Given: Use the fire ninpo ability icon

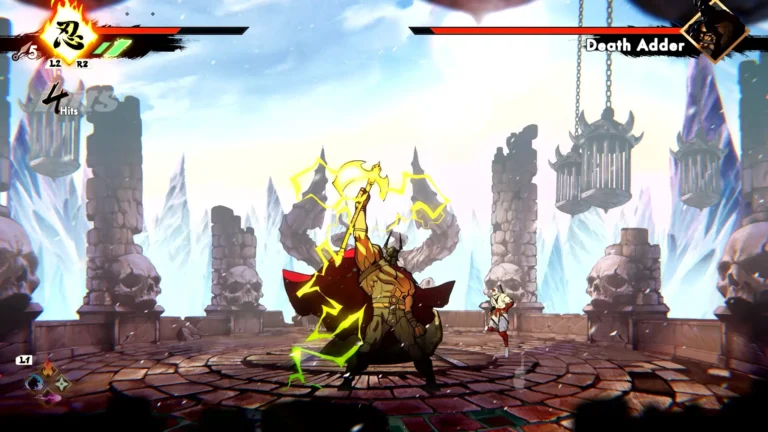Looking at the screenshot, I should click(47, 371).
